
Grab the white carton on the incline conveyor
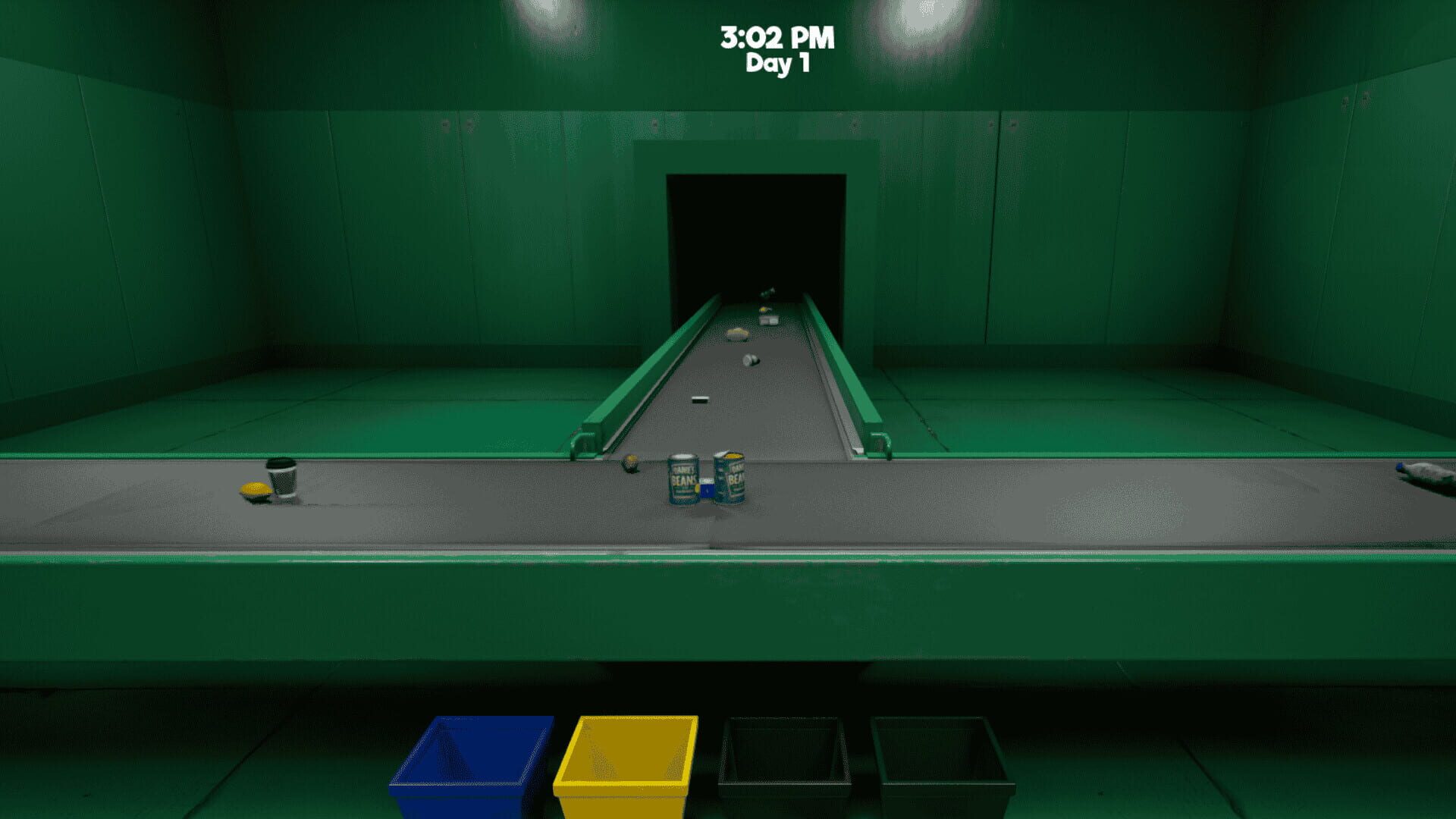click(x=768, y=321)
